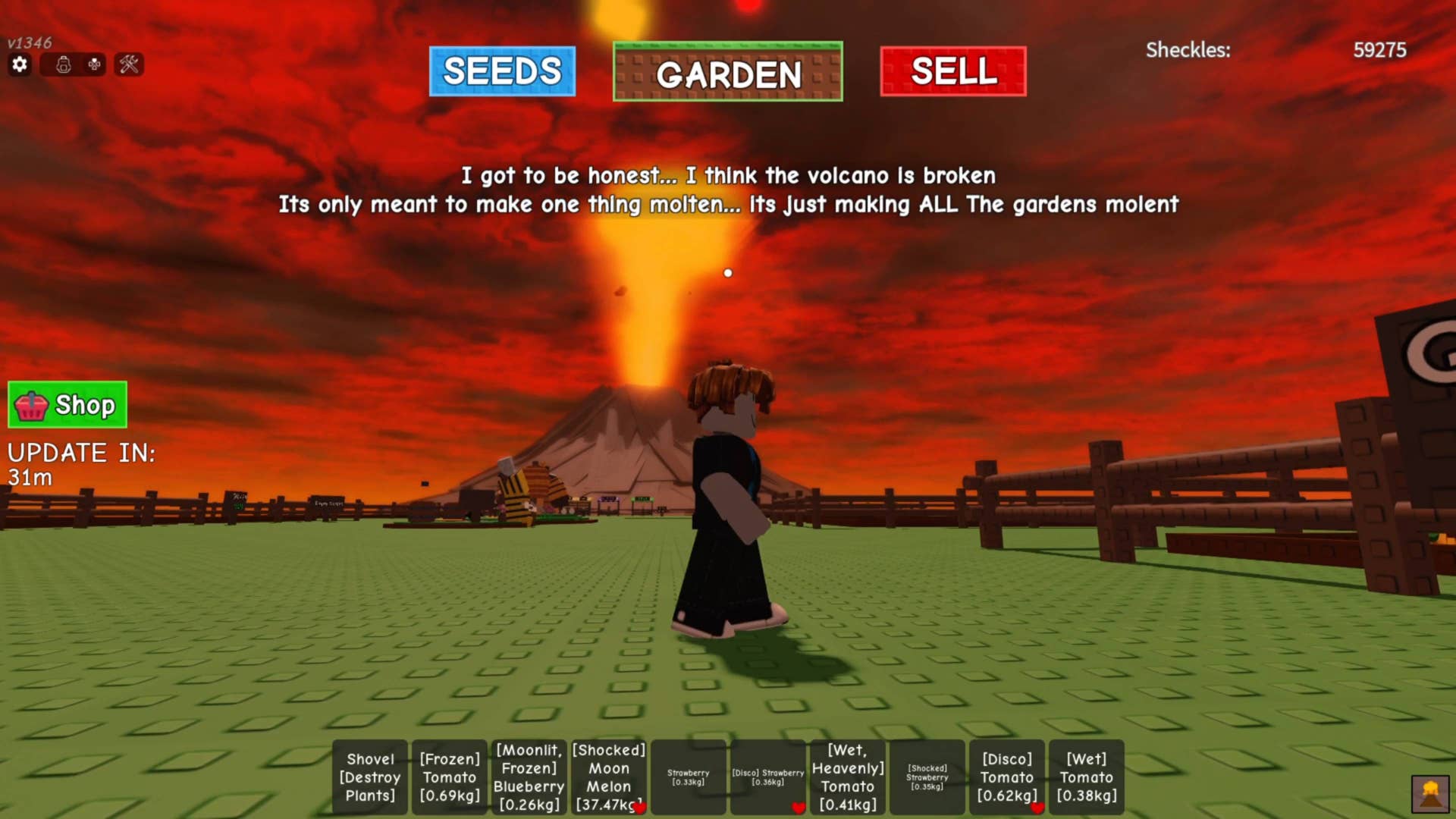Open settings via the gear icon
Image resolution: width=1456 pixels, height=819 pixels.
pyautogui.click(x=20, y=64)
